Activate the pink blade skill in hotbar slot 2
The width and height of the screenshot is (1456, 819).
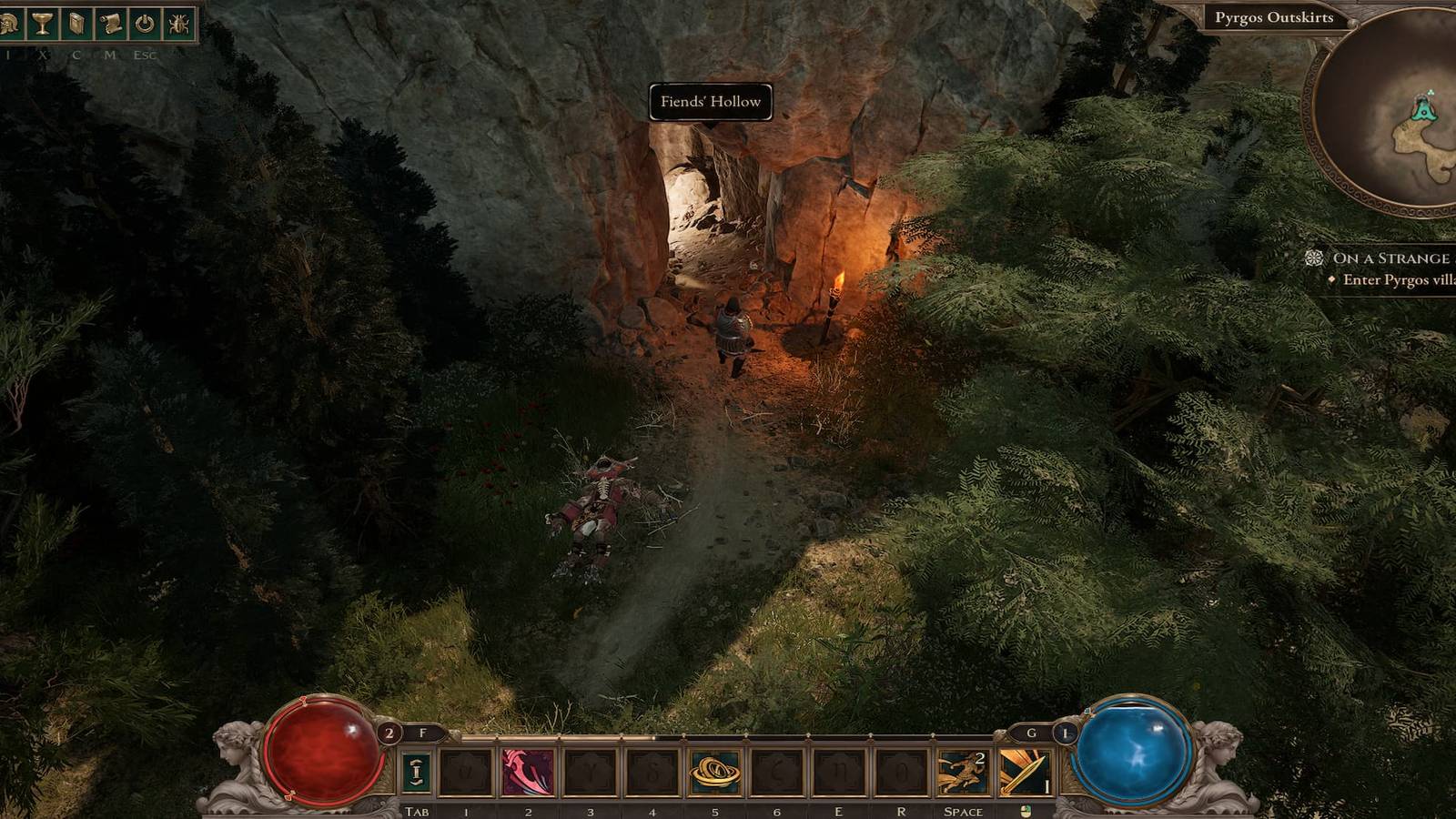coord(526,771)
